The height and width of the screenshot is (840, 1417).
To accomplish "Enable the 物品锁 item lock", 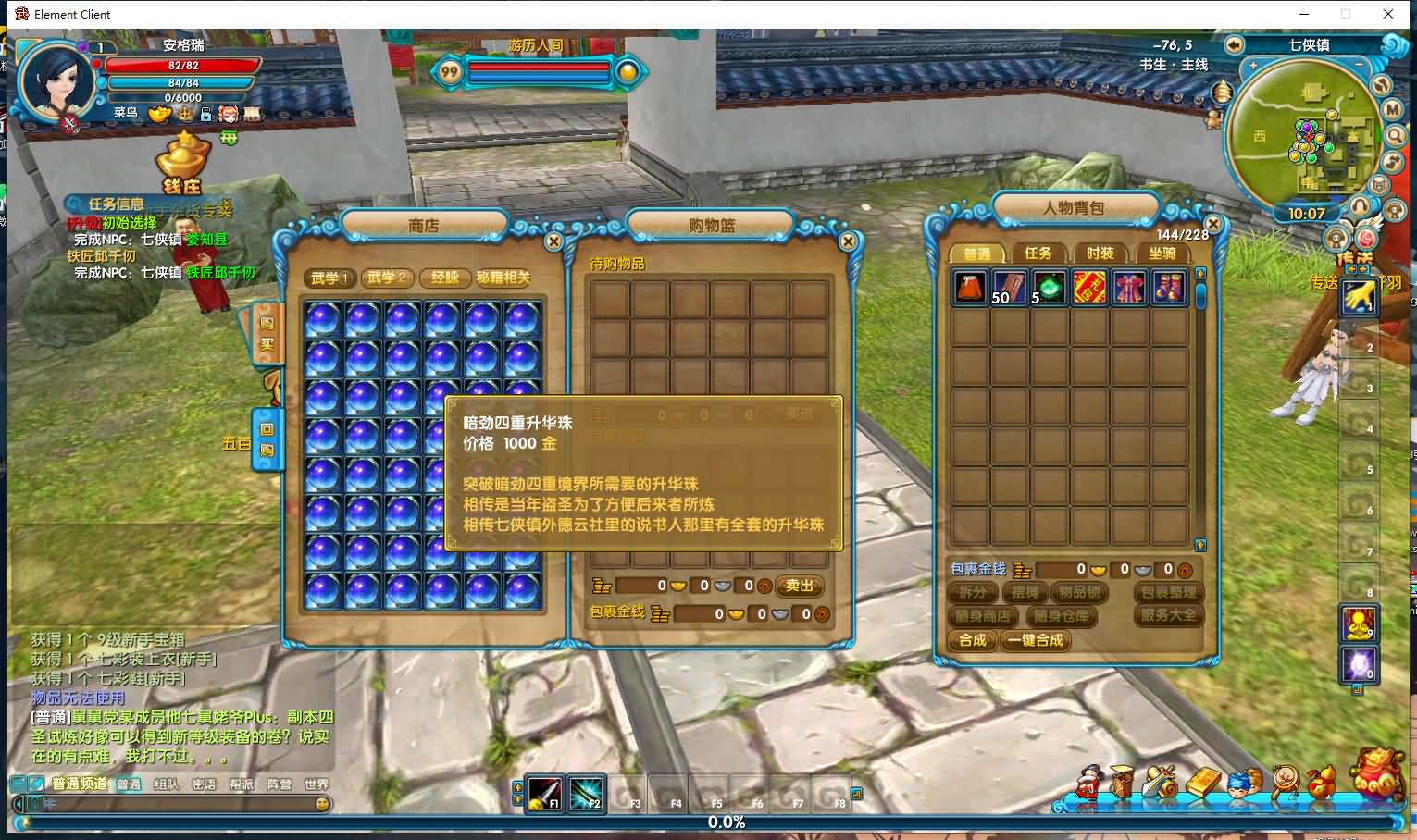I will pyautogui.click(x=1079, y=593).
